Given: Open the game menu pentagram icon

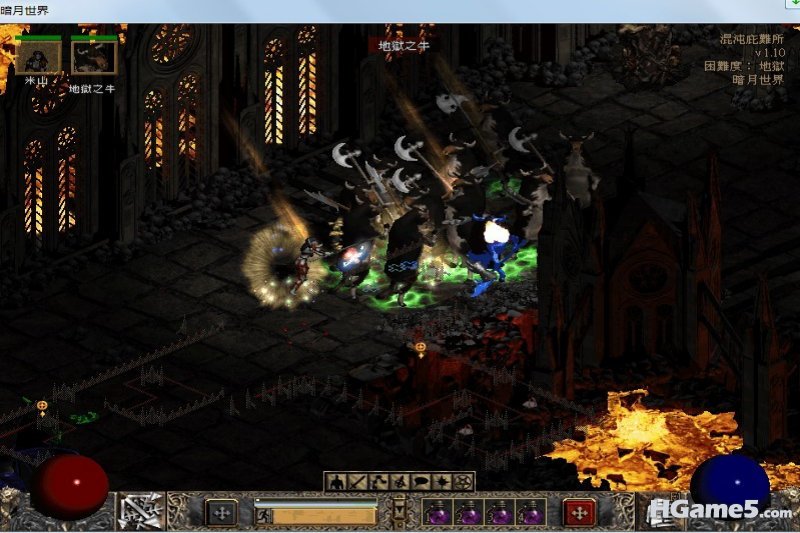Looking at the screenshot, I should (462, 482).
